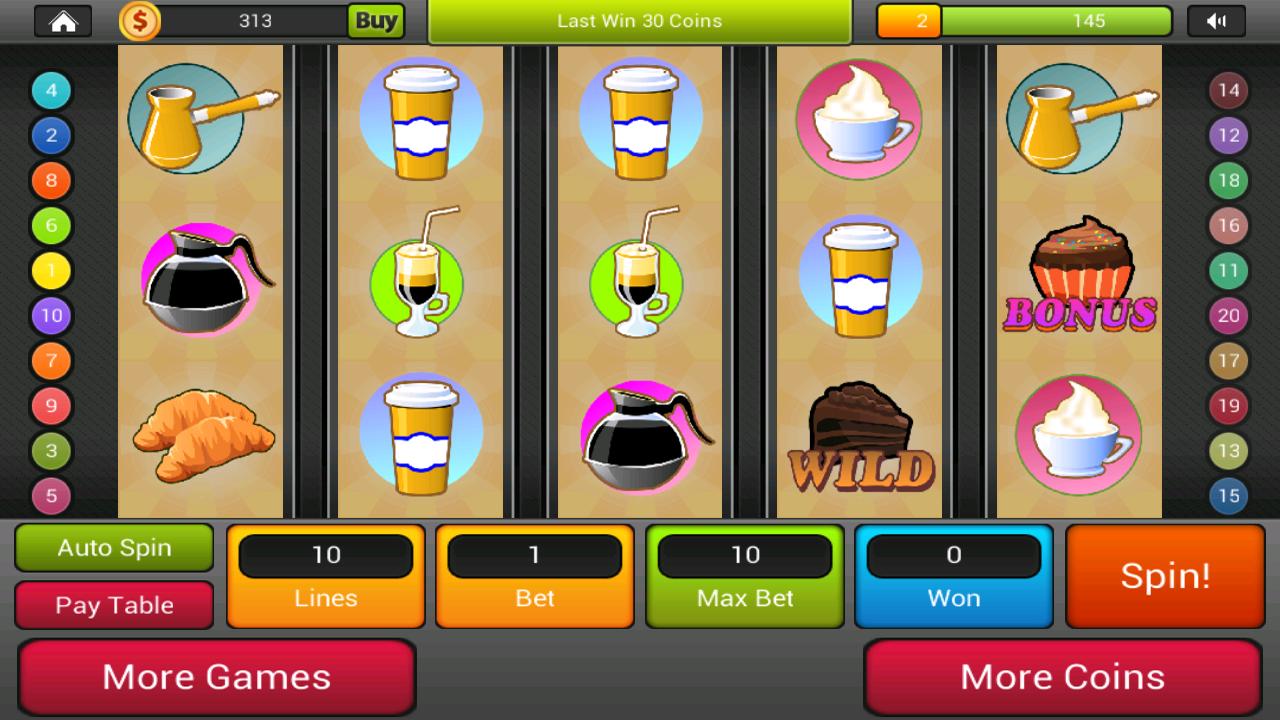The width and height of the screenshot is (1280, 720).
Task: Open More Games
Action: pos(217,677)
